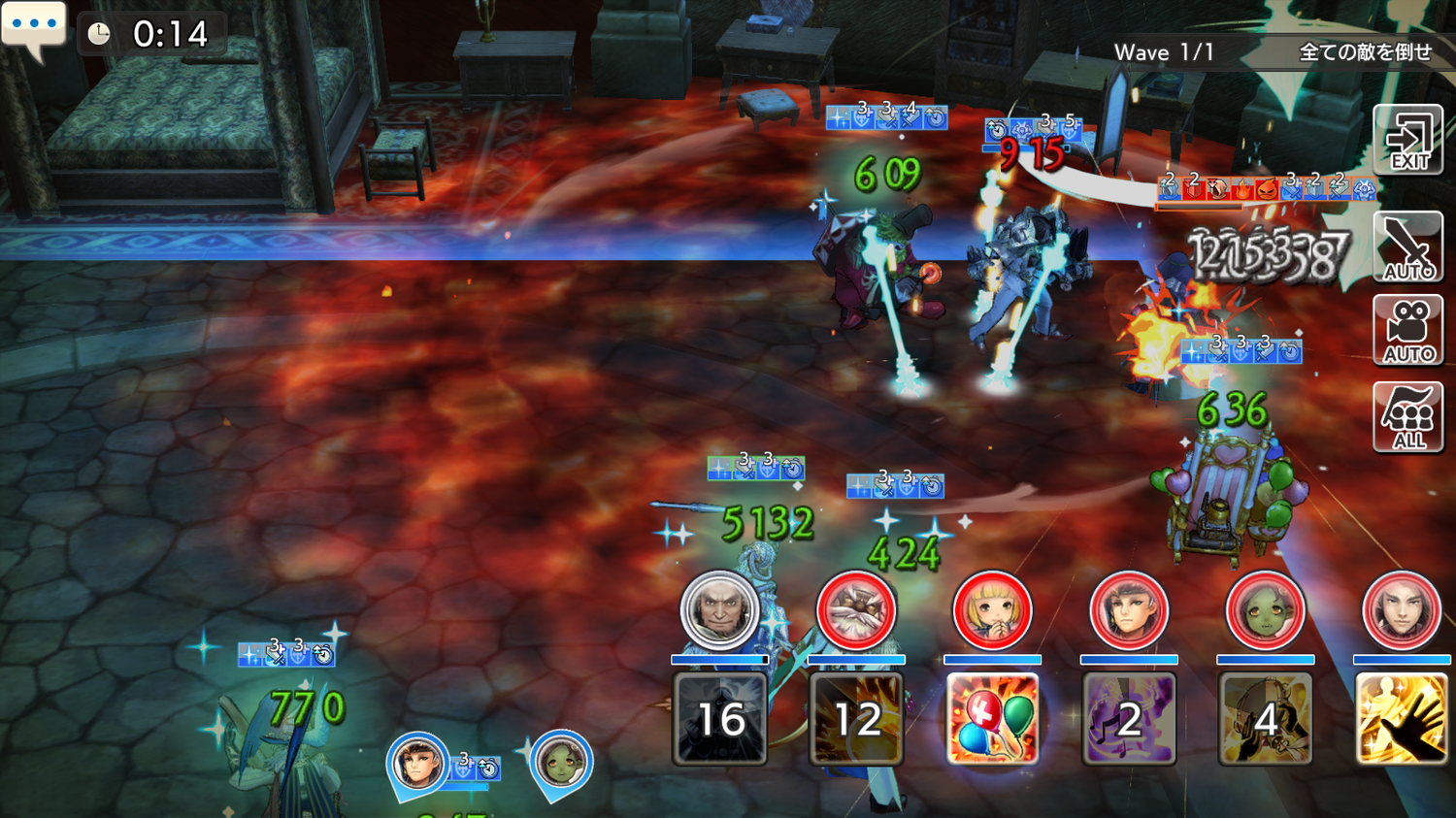Select the headband-wearing man portrait
1456x818 pixels.
click(x=1129, y=611)
